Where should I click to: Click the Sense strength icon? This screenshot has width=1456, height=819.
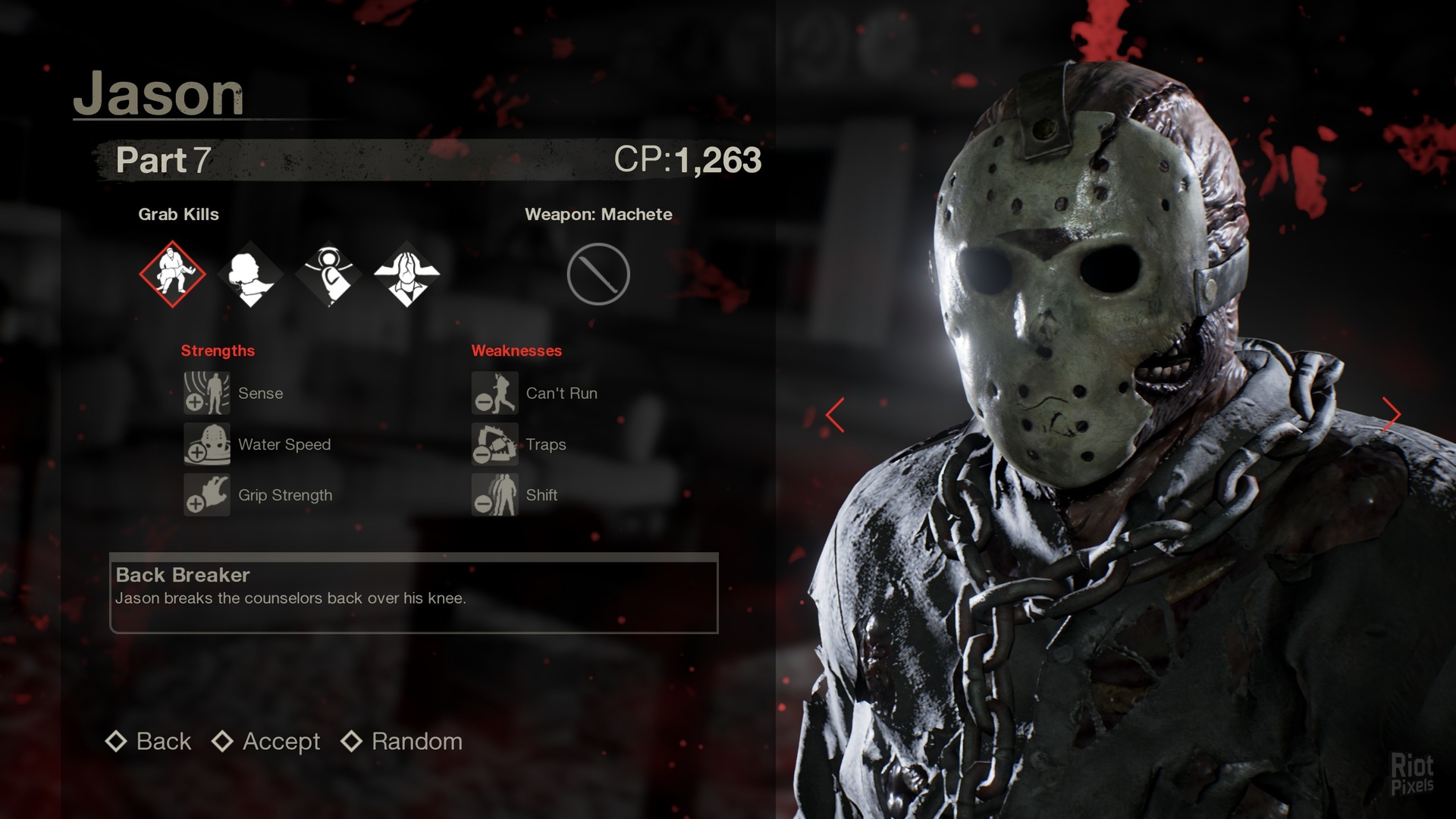[x=206, y=393]
